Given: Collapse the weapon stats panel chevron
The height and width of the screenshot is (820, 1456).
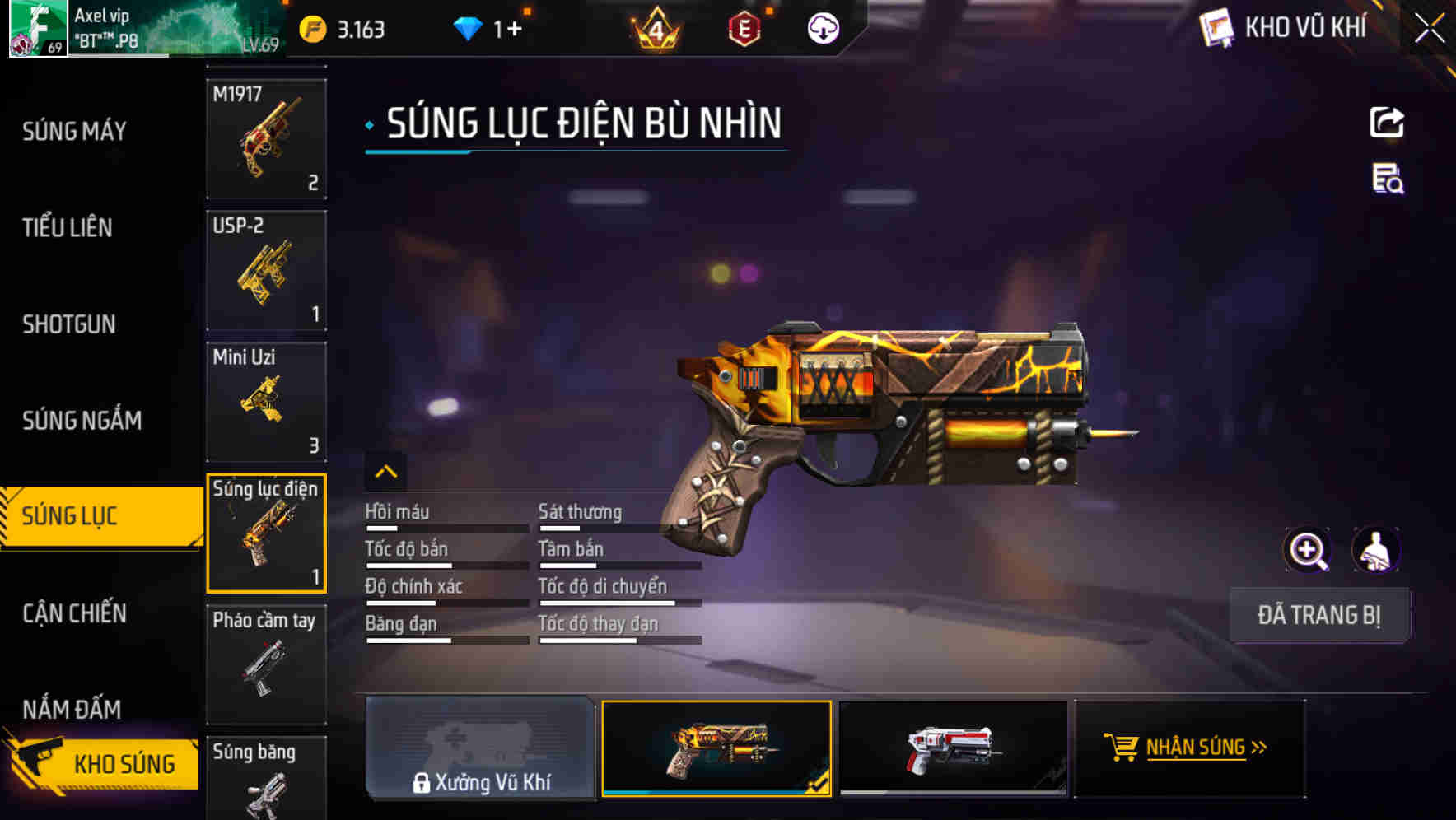Looking at the screenshot, I should coord(386,472).
